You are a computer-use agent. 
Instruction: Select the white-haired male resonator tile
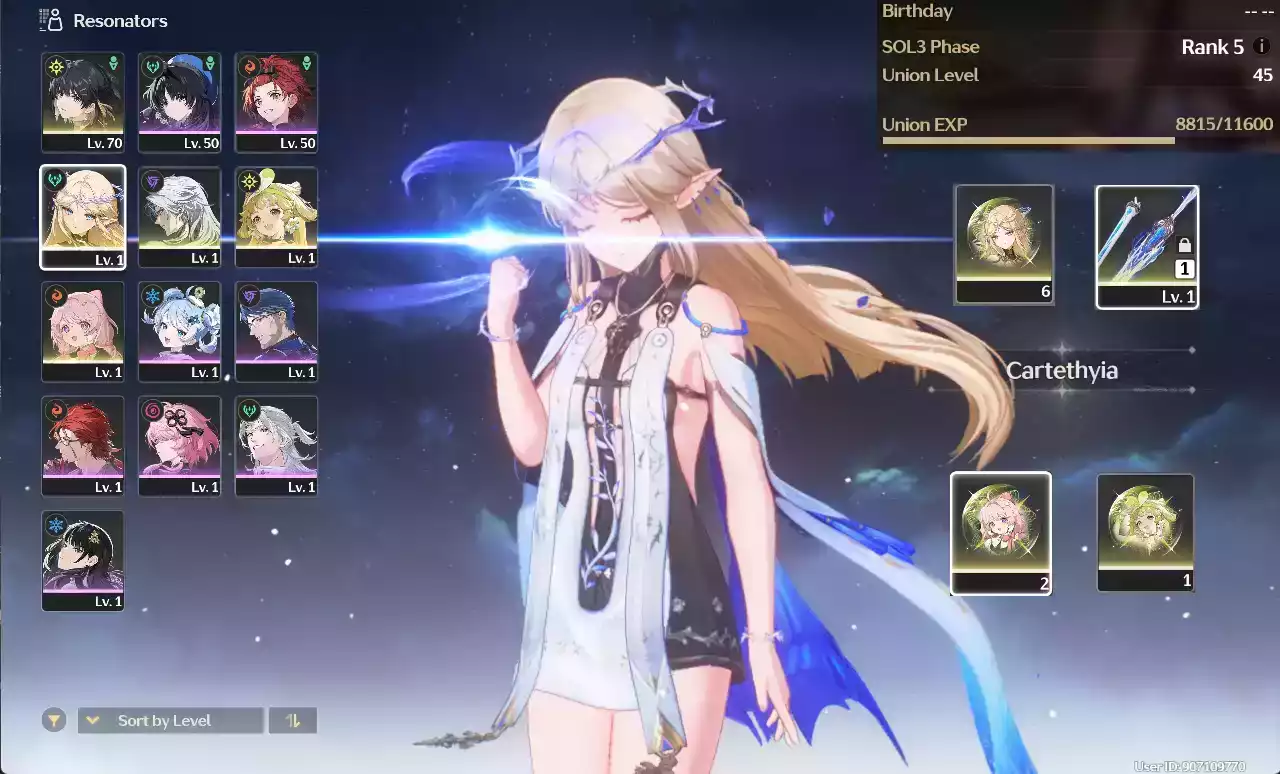tap(180, 217)
